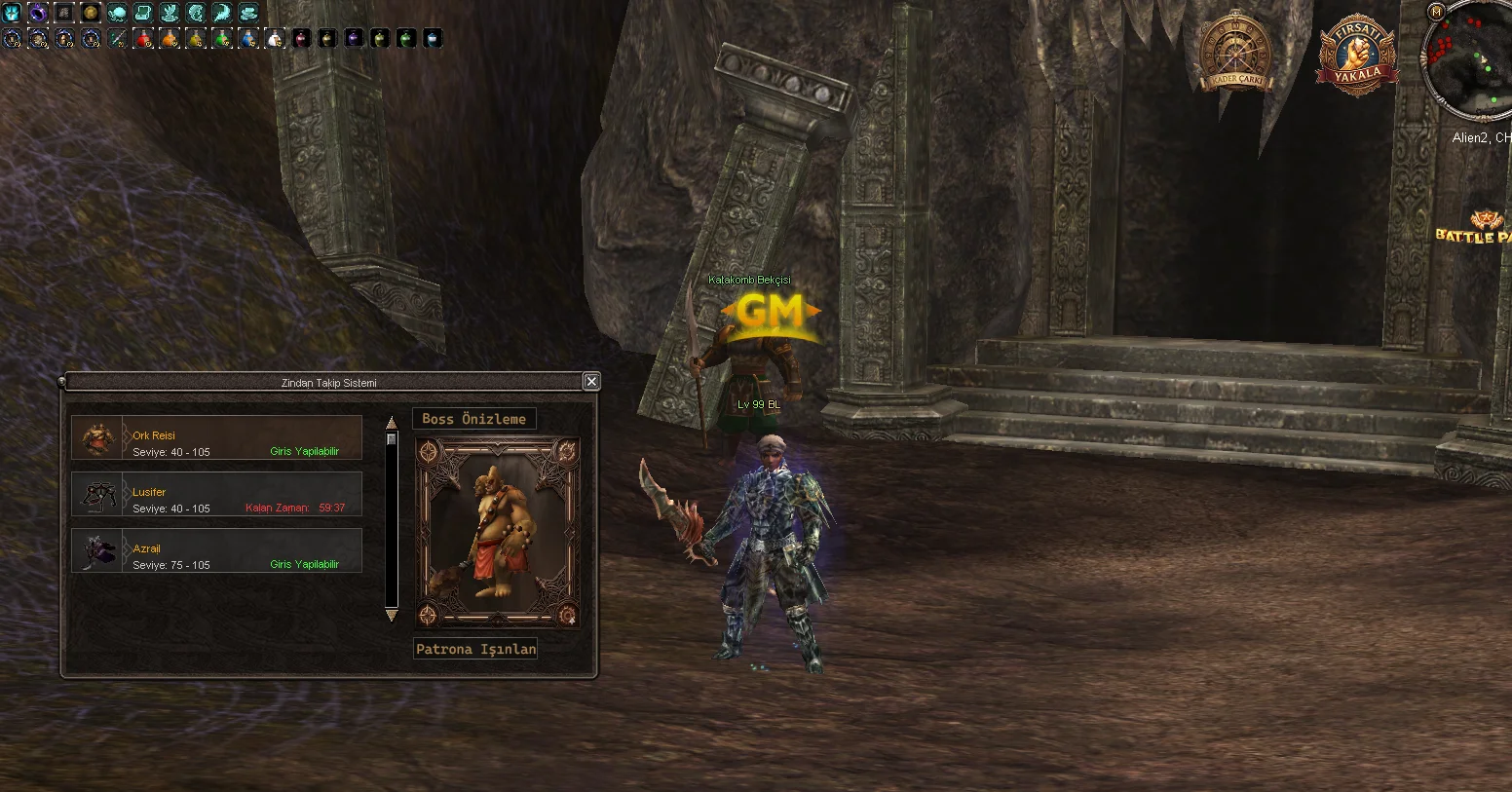This screenshot has height=792, width=1512.
Task: Click the Ork Reisi boss preview portrait
Action: point(498,532)
